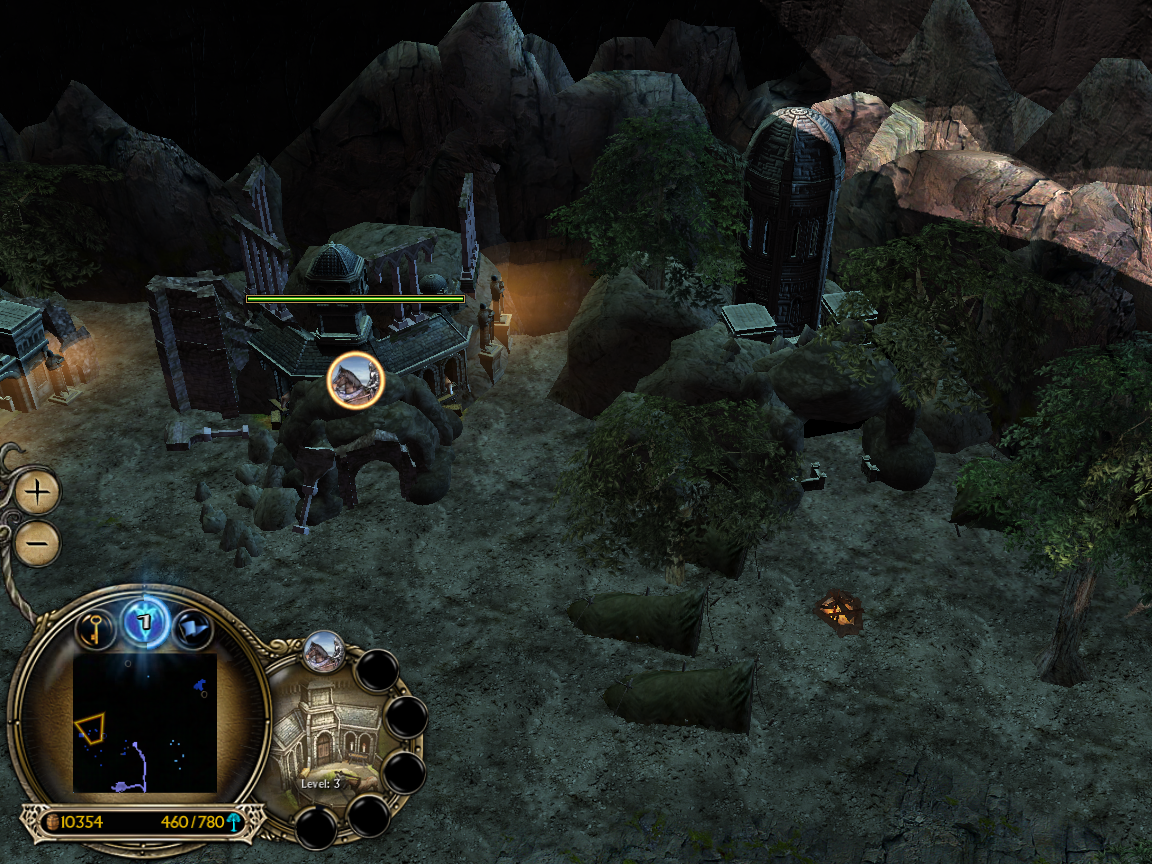
Task: Click the flag icon above the minimap
Action: [x=193, y=630]
